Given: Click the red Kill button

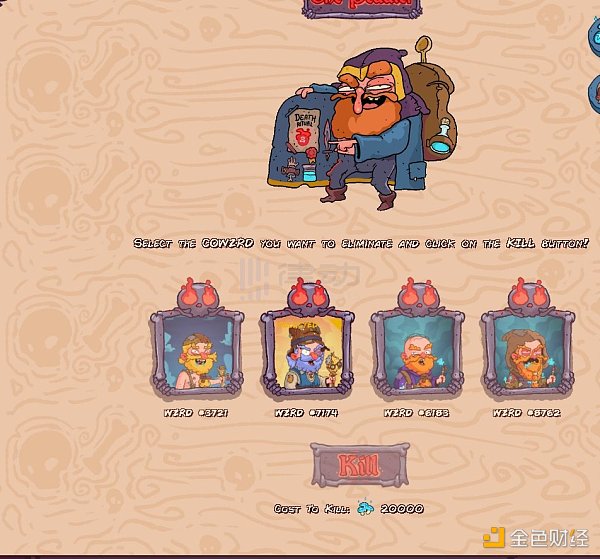Looking at the screenshot, I should click(x=360, y=465).
